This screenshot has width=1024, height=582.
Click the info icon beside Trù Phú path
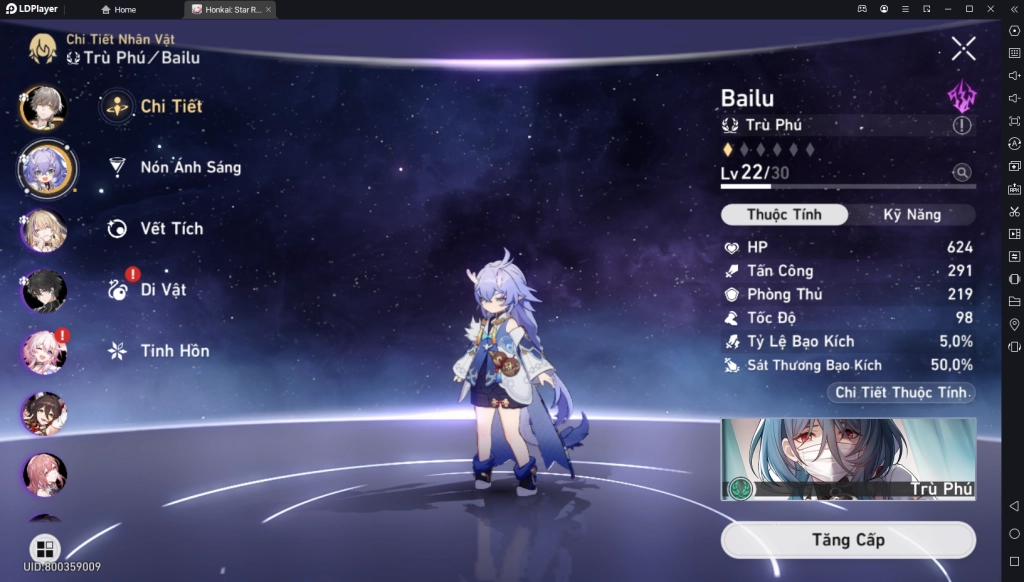point(961,125)
